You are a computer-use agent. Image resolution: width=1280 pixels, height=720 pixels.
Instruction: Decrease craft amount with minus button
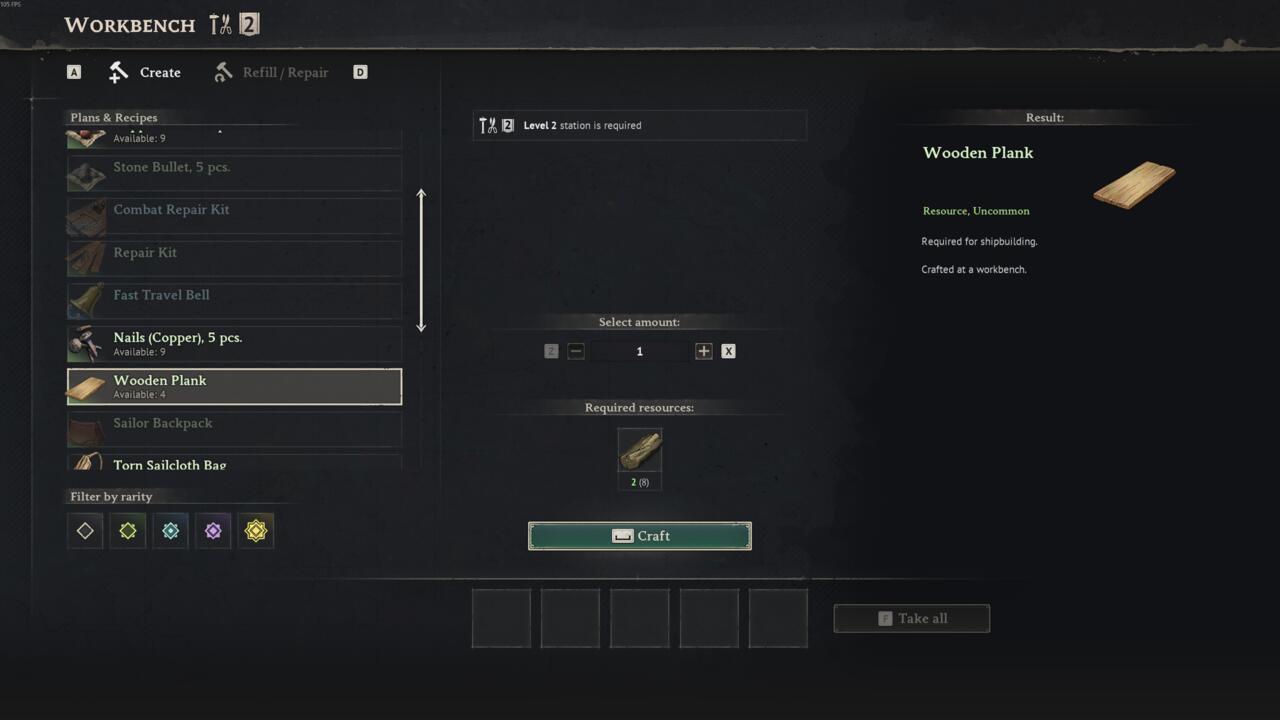pyautogui.click(x=576, y=351)
